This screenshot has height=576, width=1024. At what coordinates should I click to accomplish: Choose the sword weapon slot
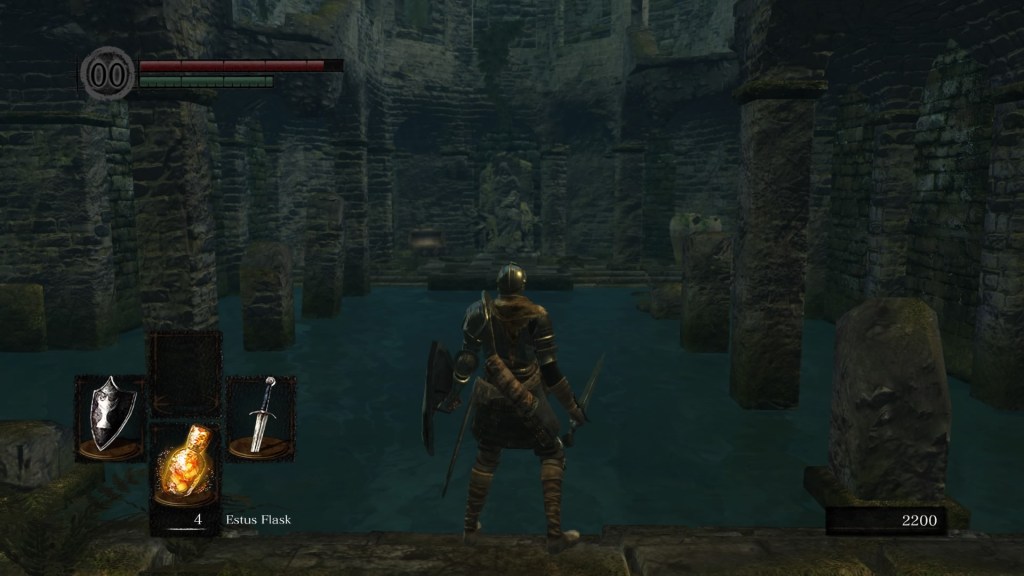click(x=261, y=417)
